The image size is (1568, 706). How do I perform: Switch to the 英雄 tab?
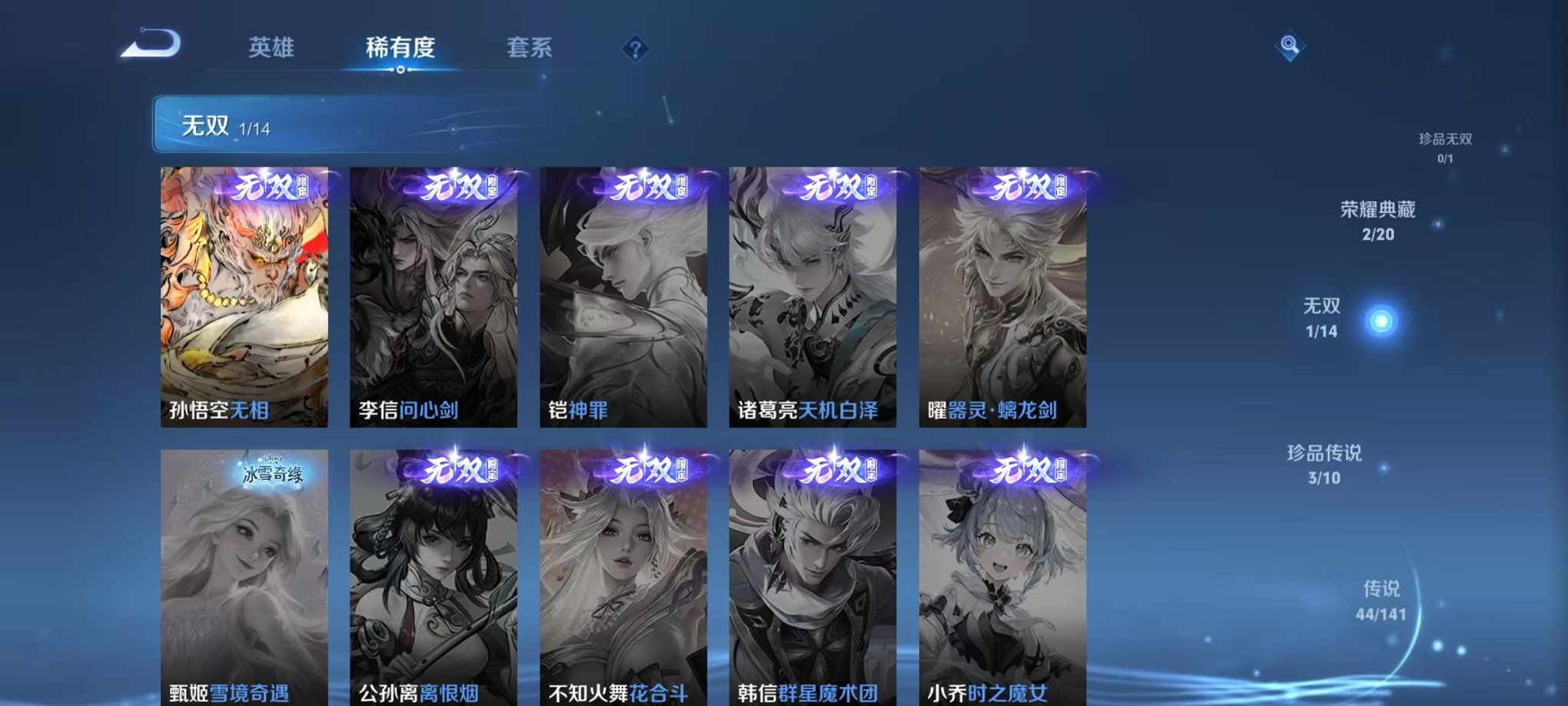pyautogui.click(x=273, y=48)
